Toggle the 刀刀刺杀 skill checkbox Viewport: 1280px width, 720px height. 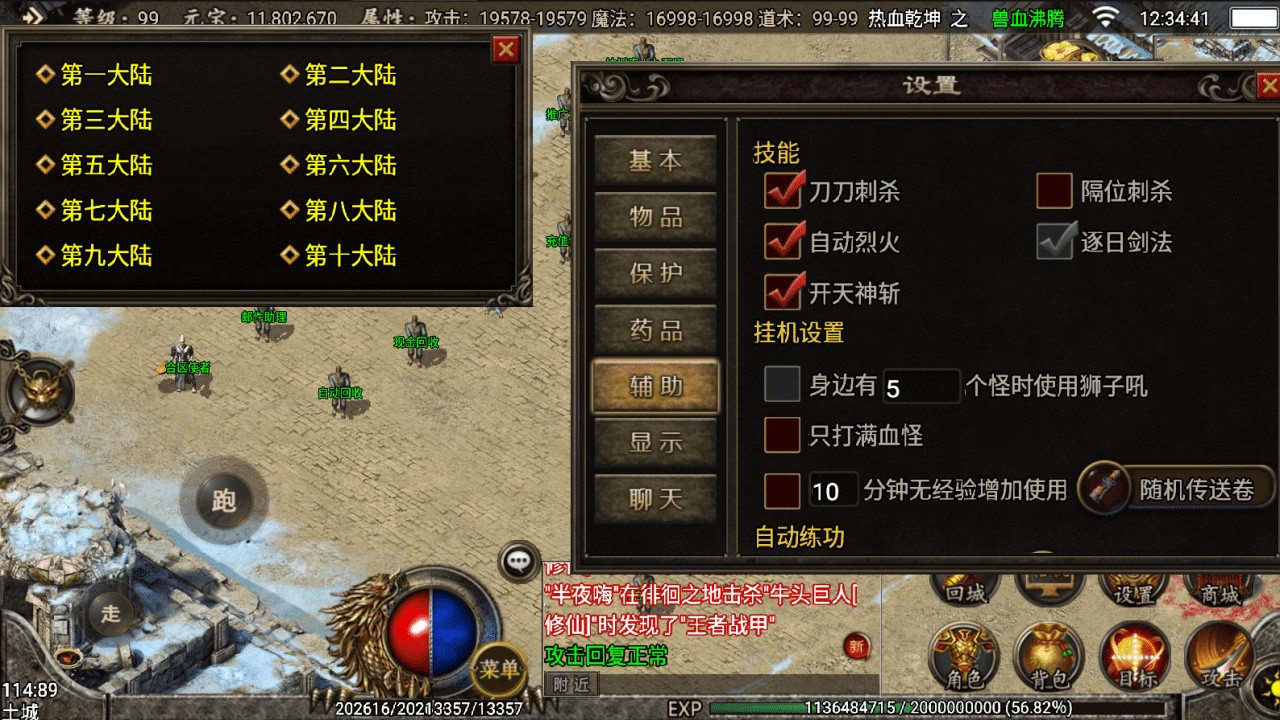tap(783, 190)
